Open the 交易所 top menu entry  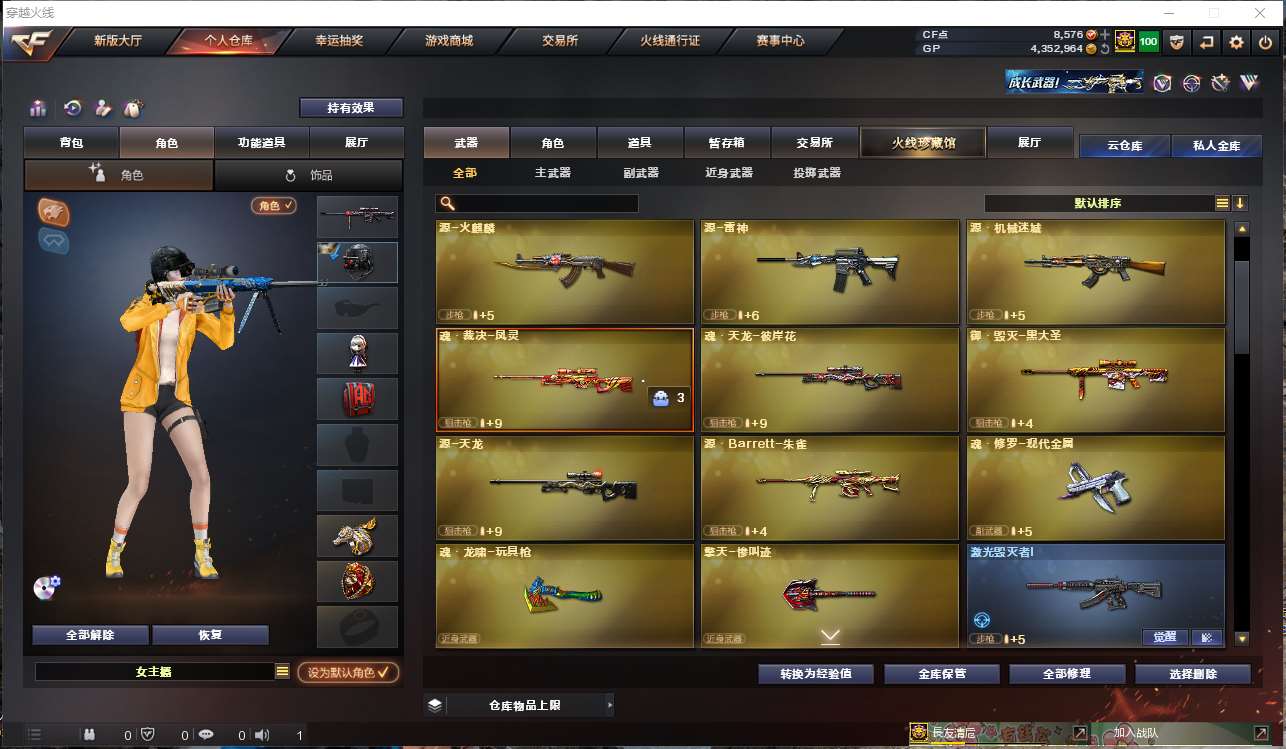(x=560, y=41)
